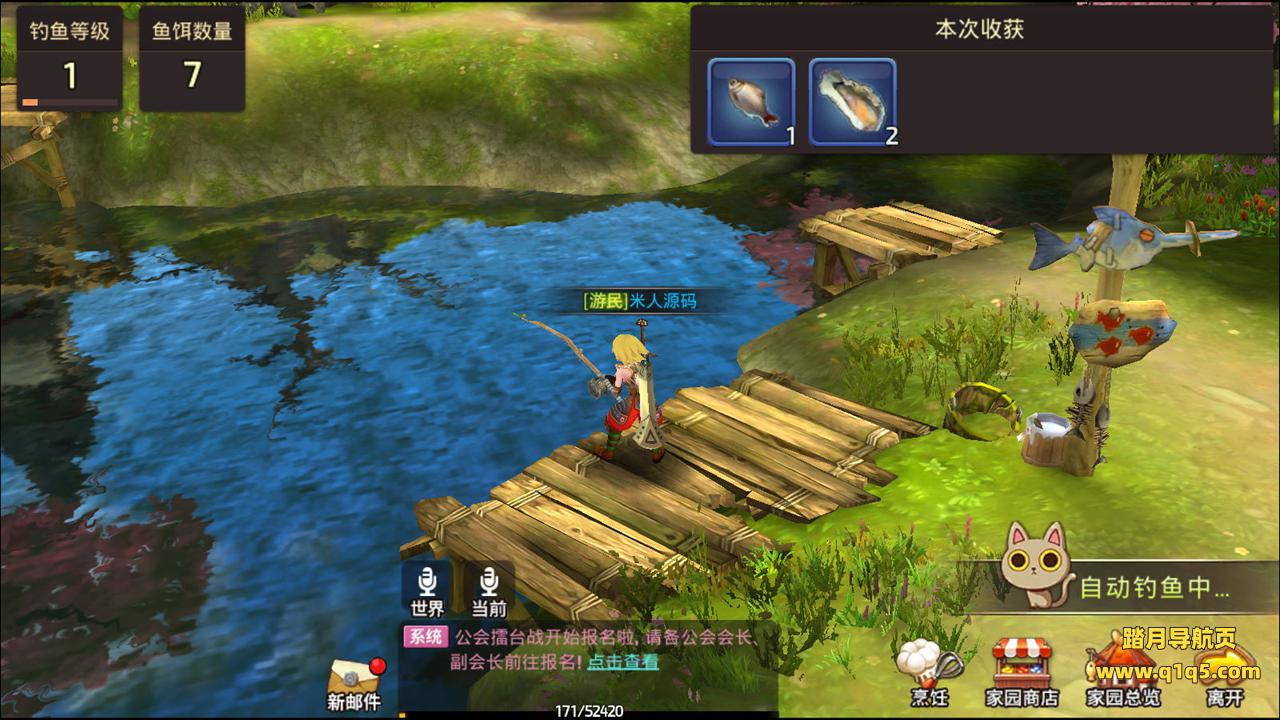Viewport: 1280px width, 720px height.
Task: Open the 家园商店 shop
Action: point(1022,672)
